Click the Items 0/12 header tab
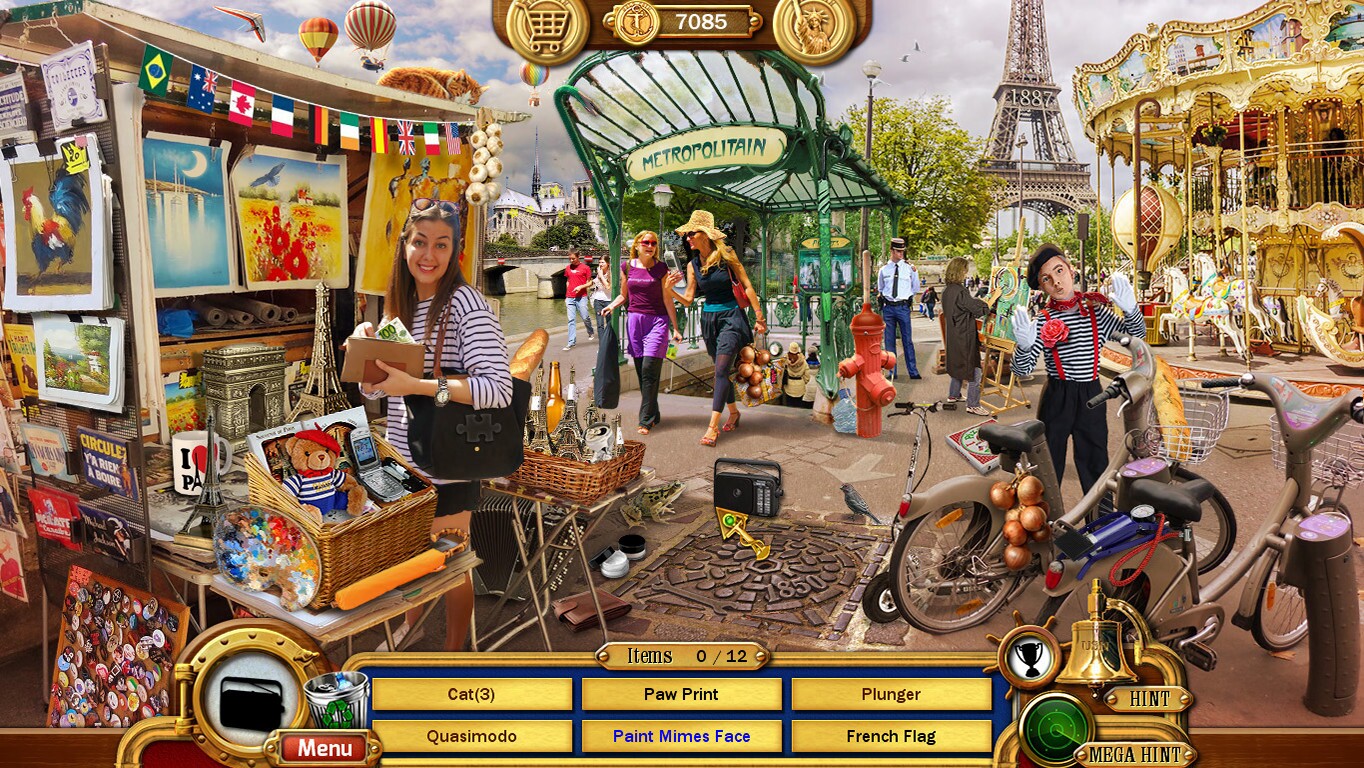The image size is (1364, 768). [681, 656]
